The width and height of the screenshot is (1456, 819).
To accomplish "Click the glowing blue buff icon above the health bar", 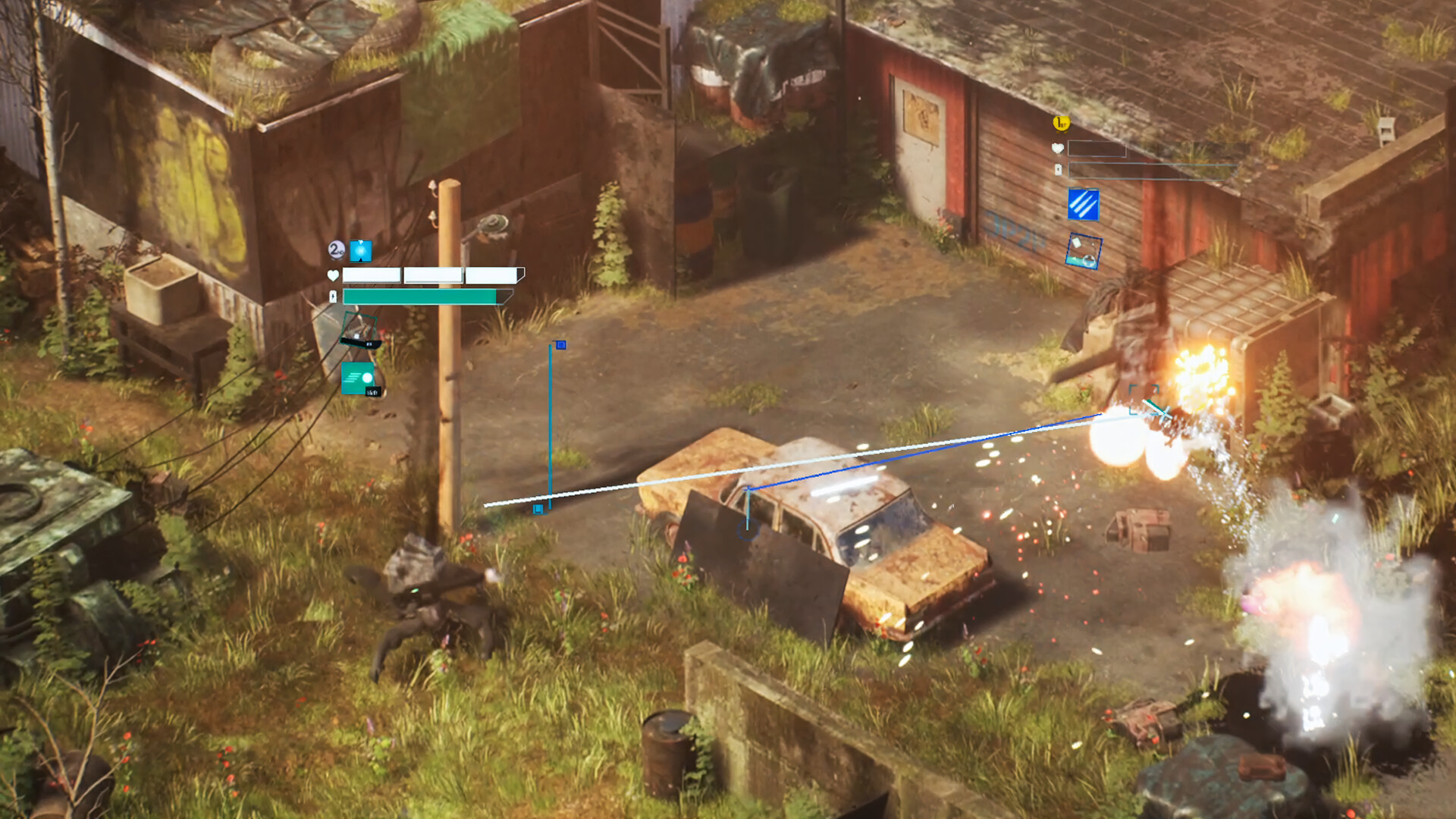I will tap(361, 251).
